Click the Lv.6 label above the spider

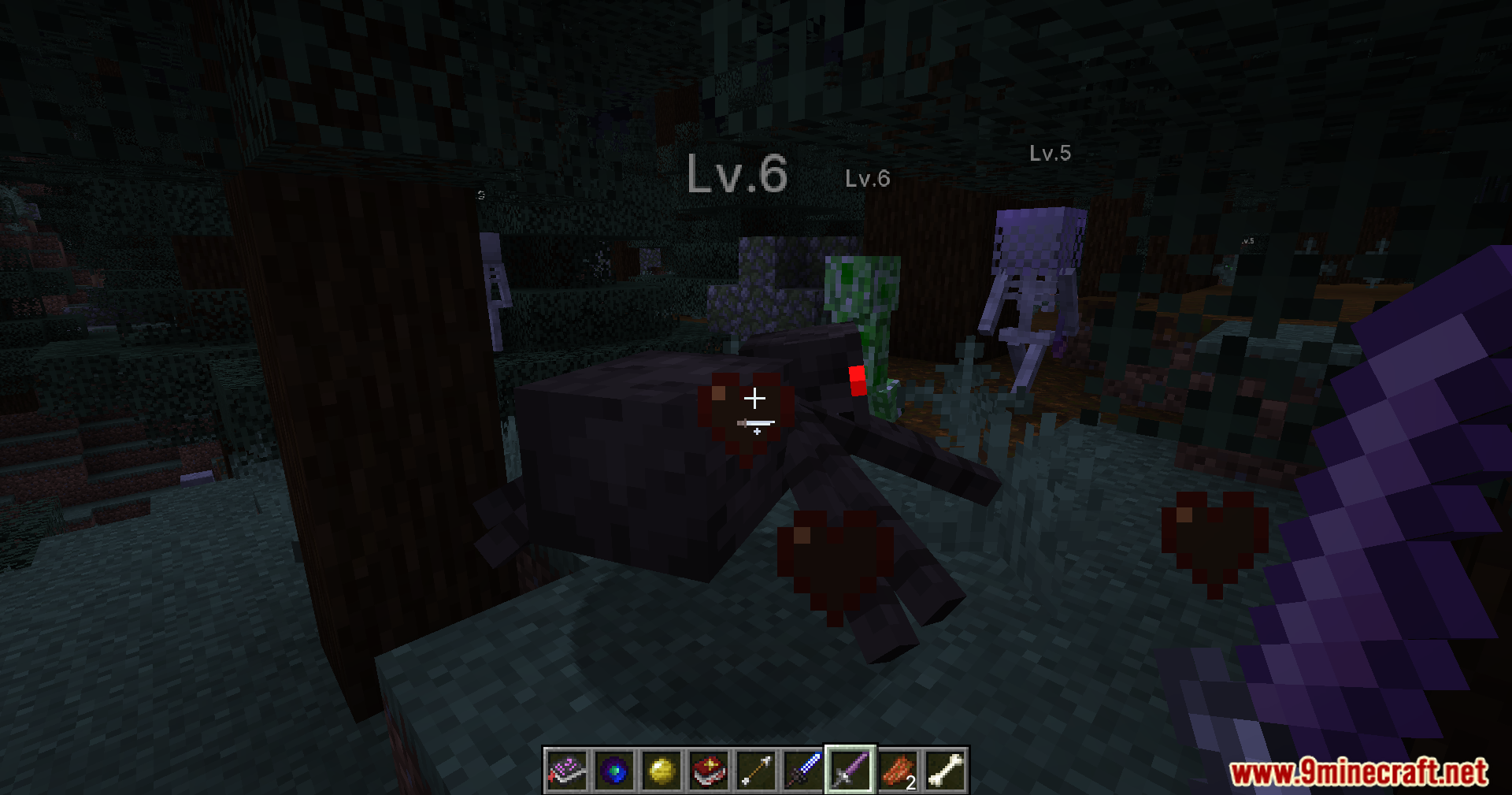(737, 175)
